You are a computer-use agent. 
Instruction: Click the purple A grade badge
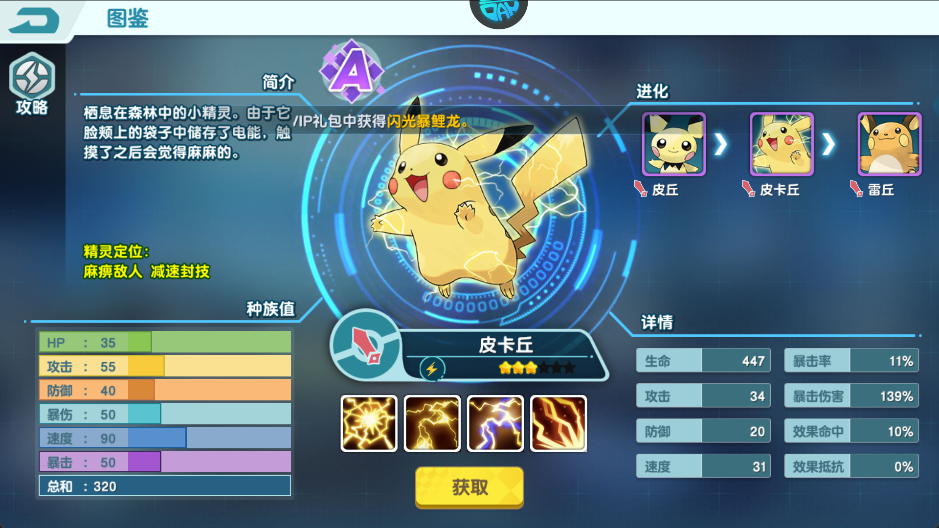[349, 70]
